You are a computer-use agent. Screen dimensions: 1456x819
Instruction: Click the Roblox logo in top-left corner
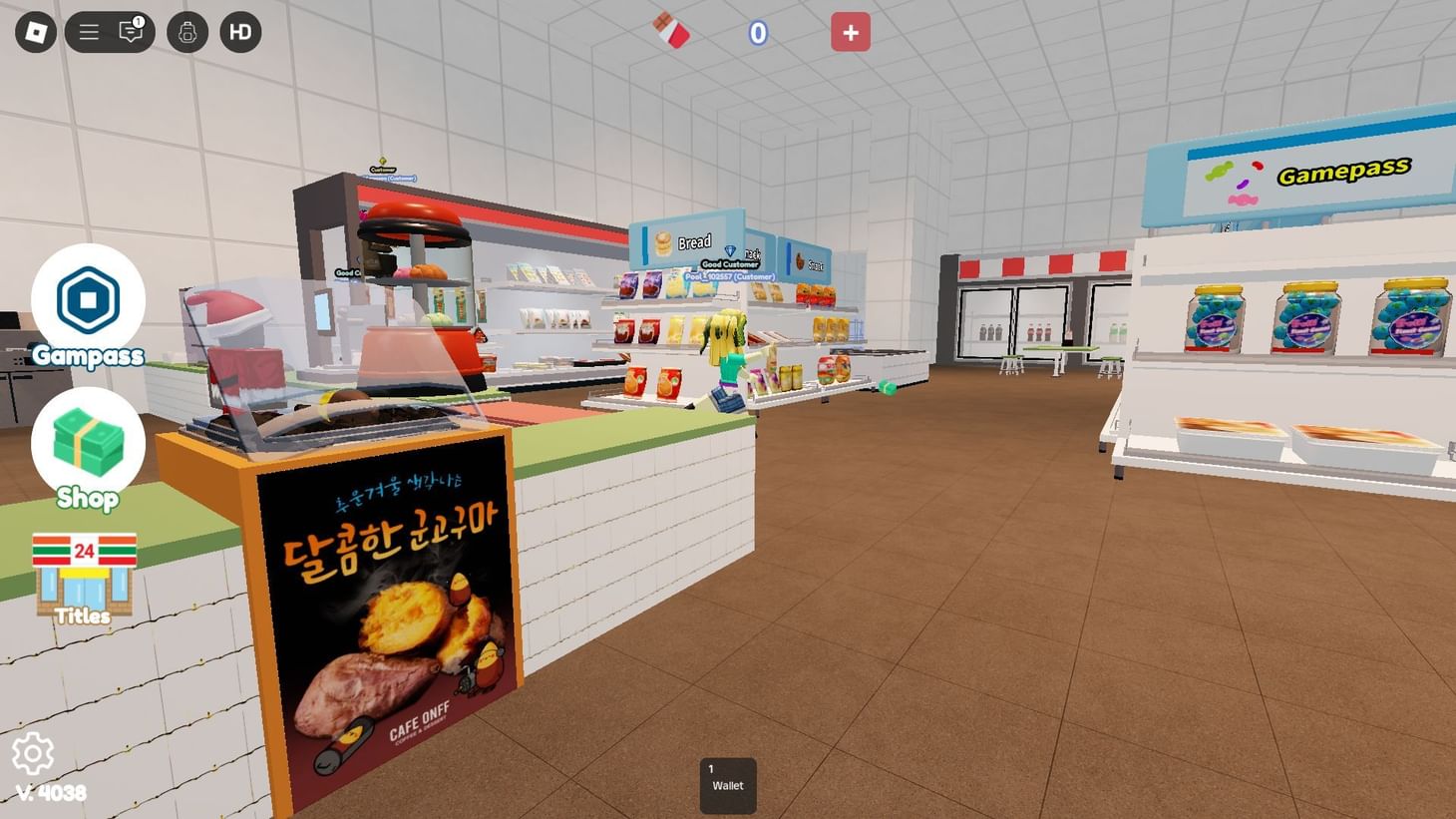(x=34, y=31)
